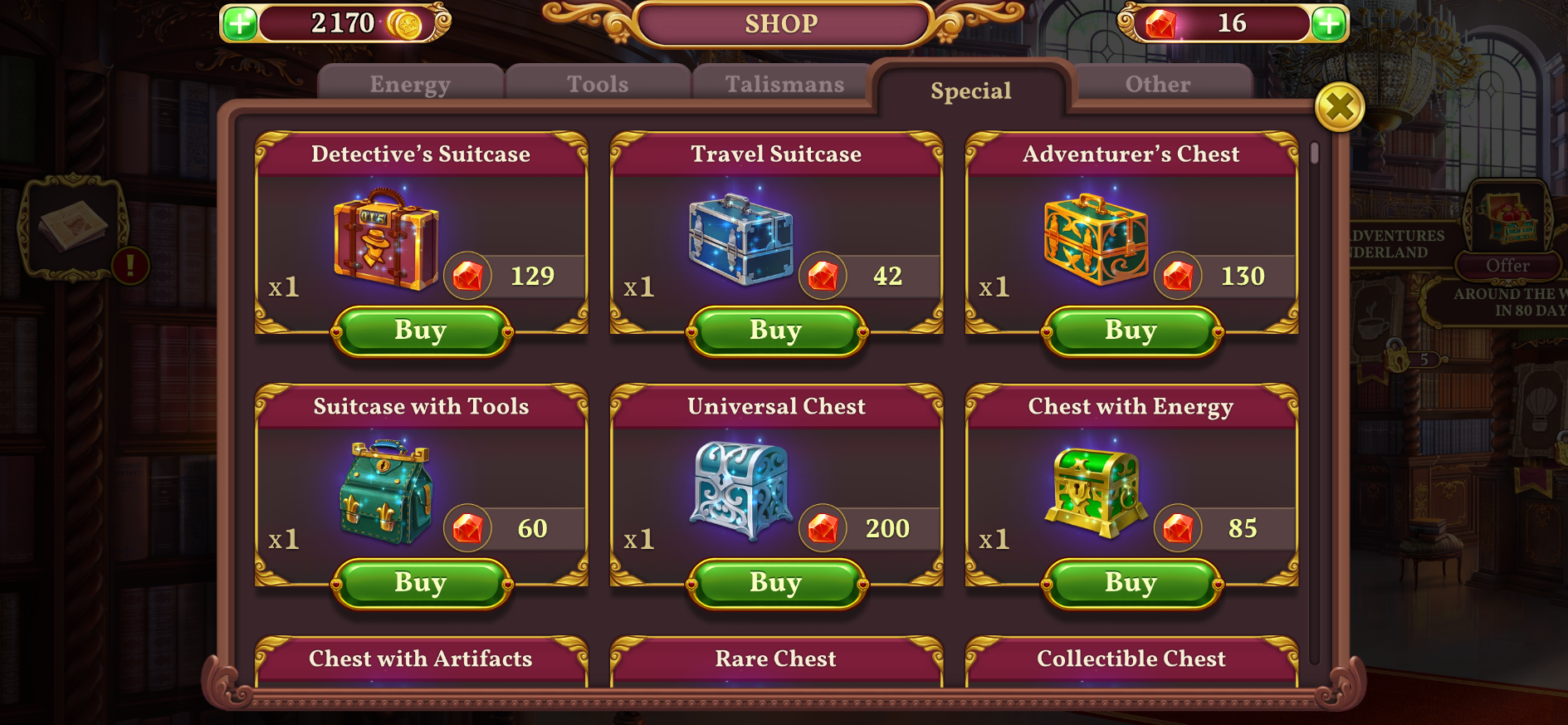Switch to the Other tab

[1157, 83]
